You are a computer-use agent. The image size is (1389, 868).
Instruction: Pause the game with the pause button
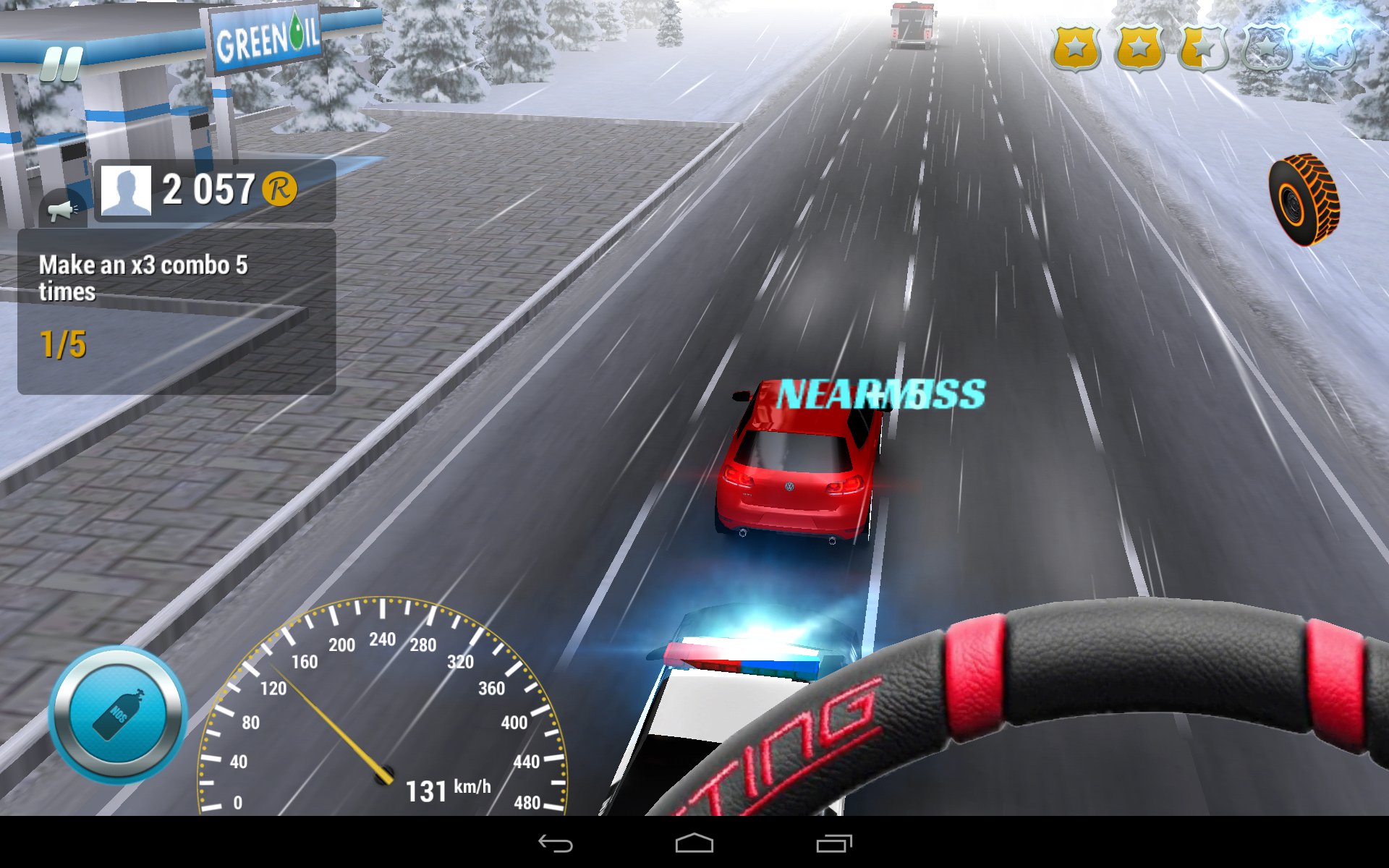pos(61,64)
